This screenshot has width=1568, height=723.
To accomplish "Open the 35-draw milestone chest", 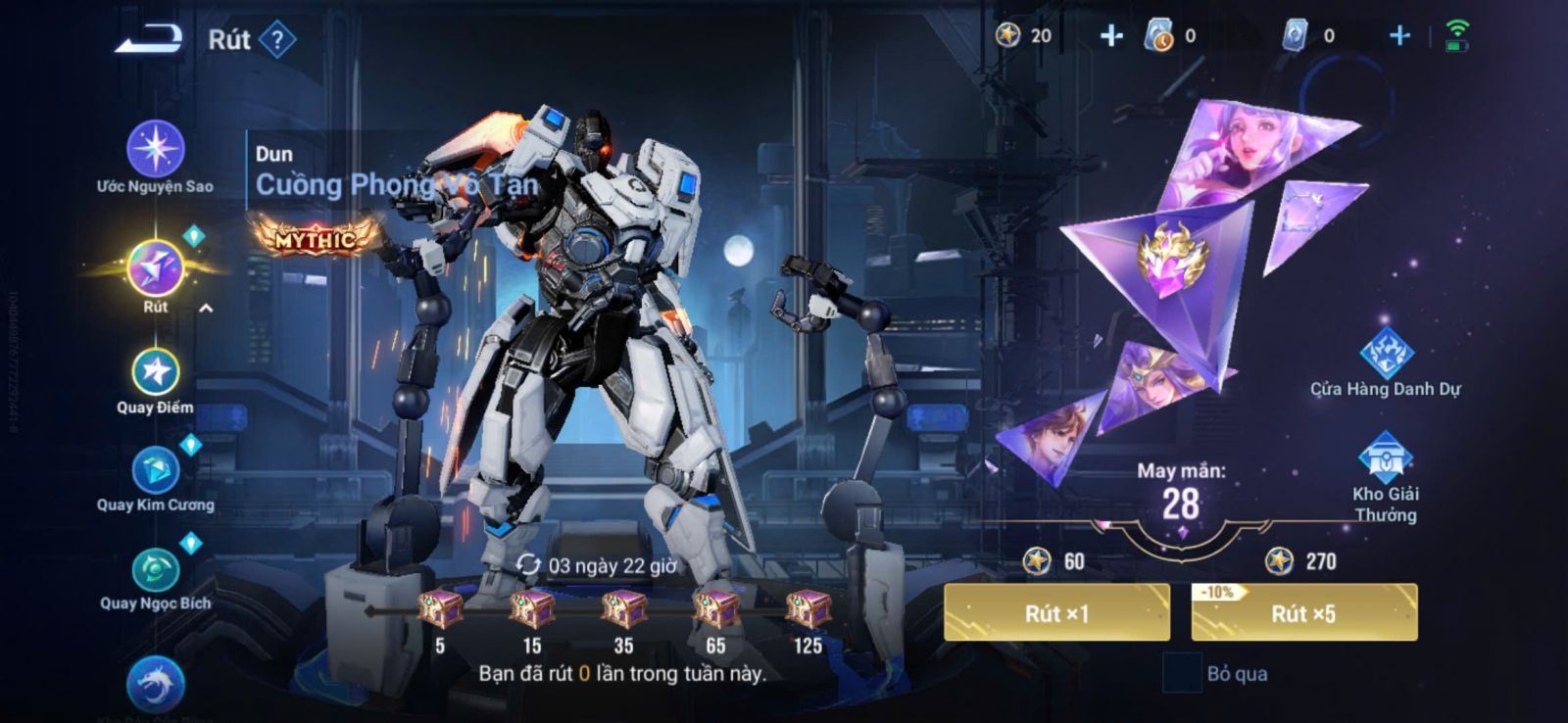I will [x=623, y=610].
